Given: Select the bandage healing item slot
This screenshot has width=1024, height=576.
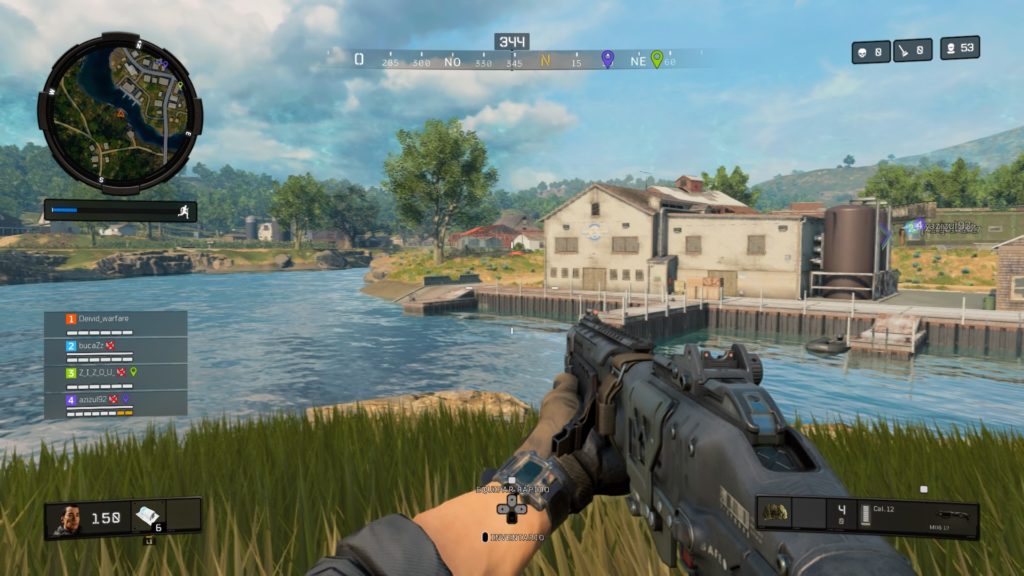Looking at the screenshot, I should pos(147,515).
